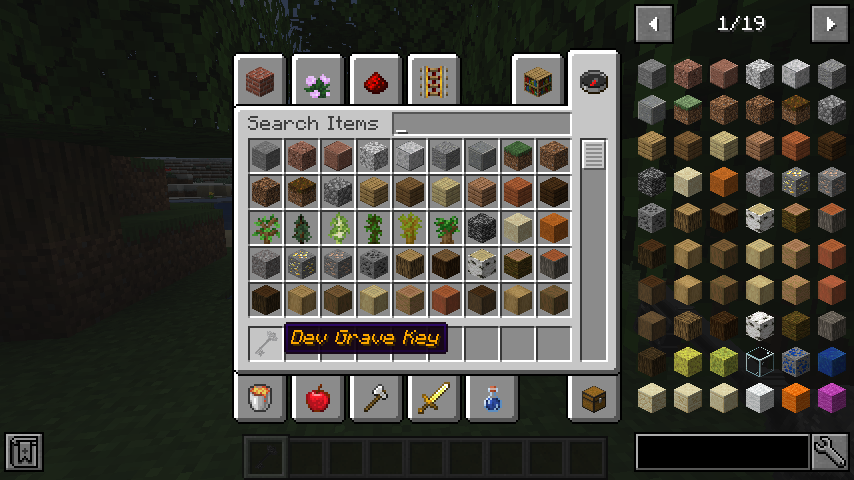Go to the previous item list page
This screenshot has width=854, height=480.
point(654,23)
